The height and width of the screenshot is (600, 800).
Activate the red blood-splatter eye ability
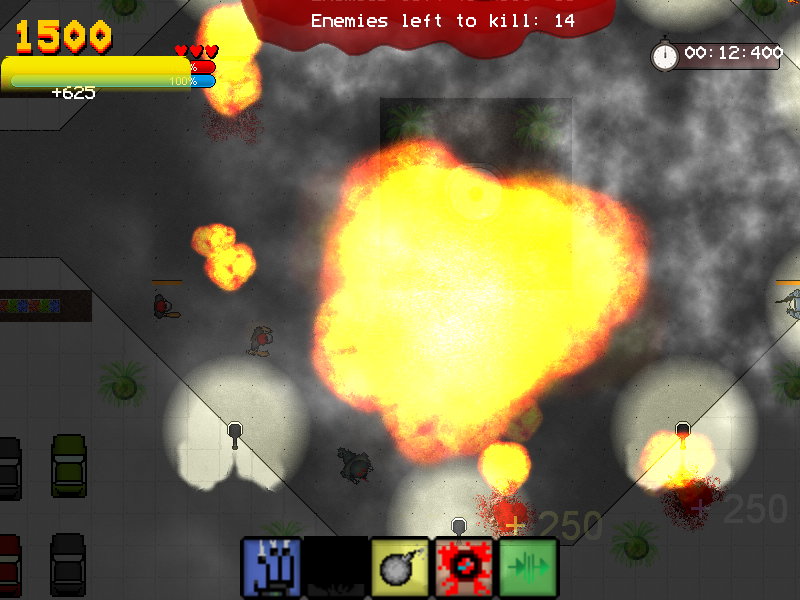(x=464, y=568)
